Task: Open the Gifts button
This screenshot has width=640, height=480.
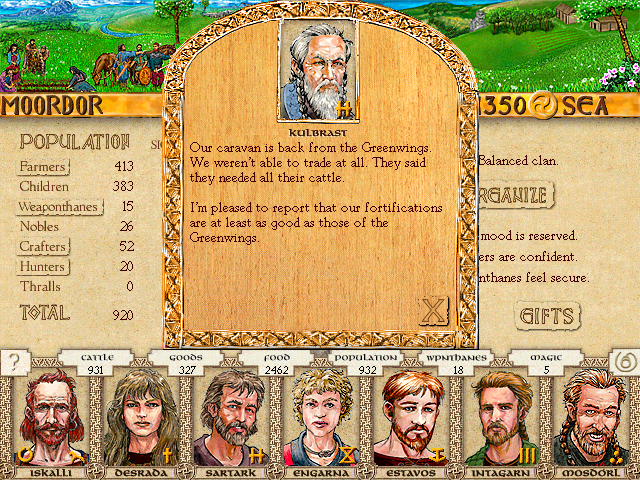Action: pos(548,316)
